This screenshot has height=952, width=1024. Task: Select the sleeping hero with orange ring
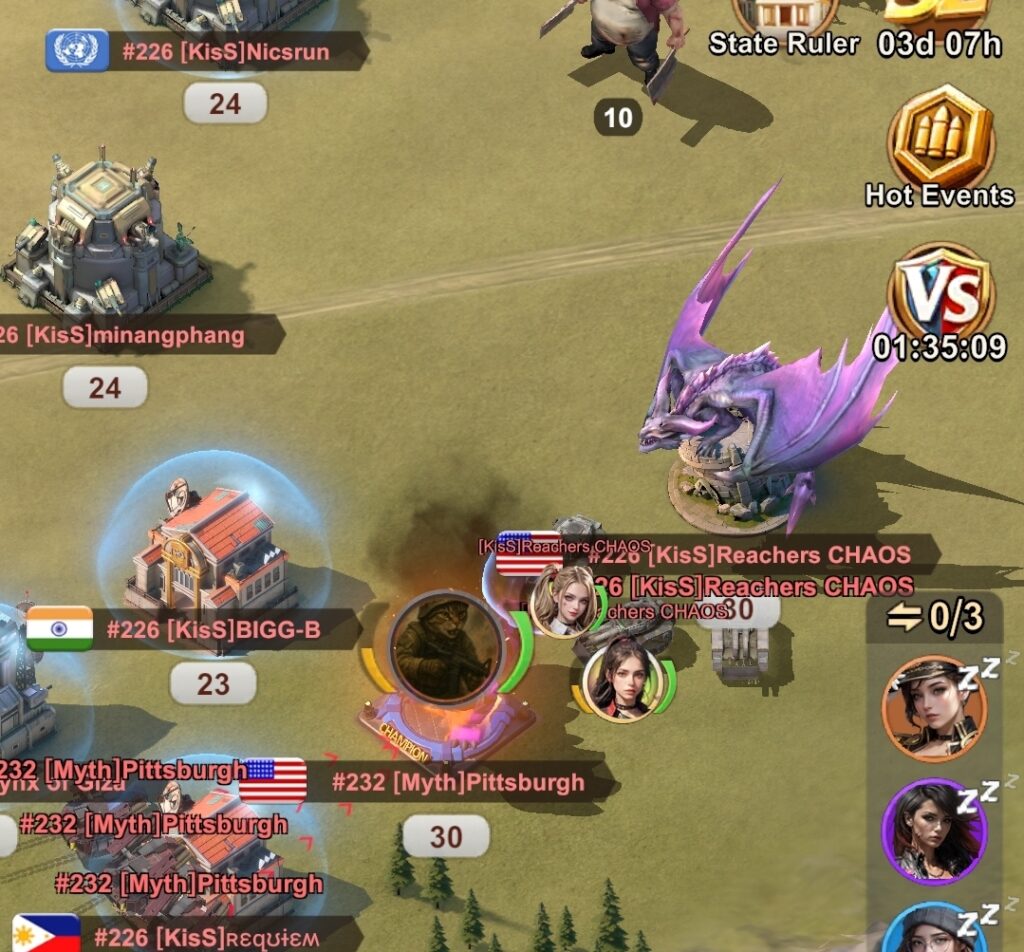pos(934,709)
